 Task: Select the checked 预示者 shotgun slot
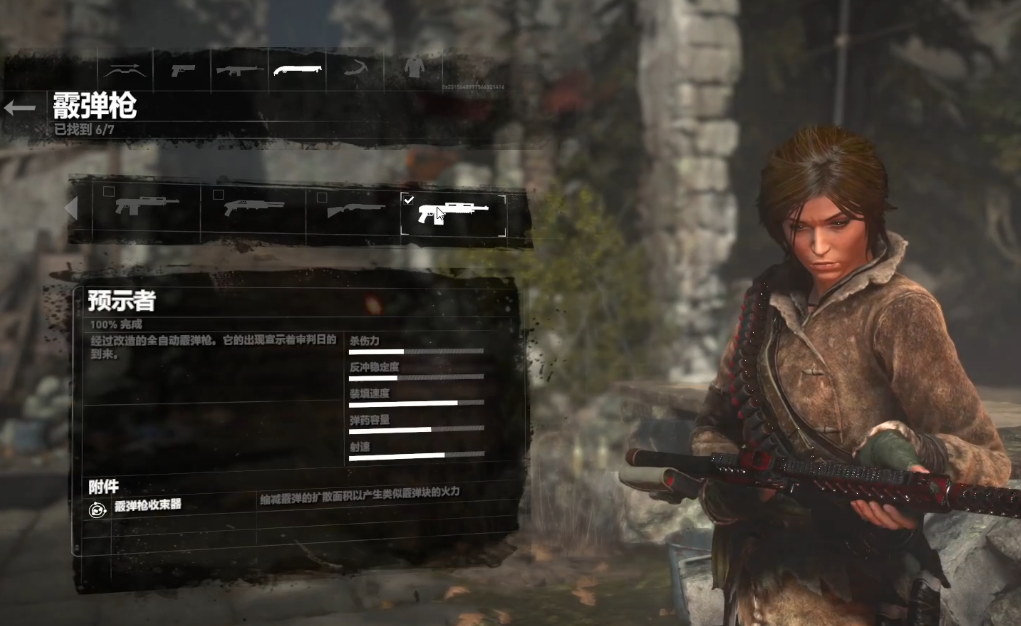click(453, 213)
